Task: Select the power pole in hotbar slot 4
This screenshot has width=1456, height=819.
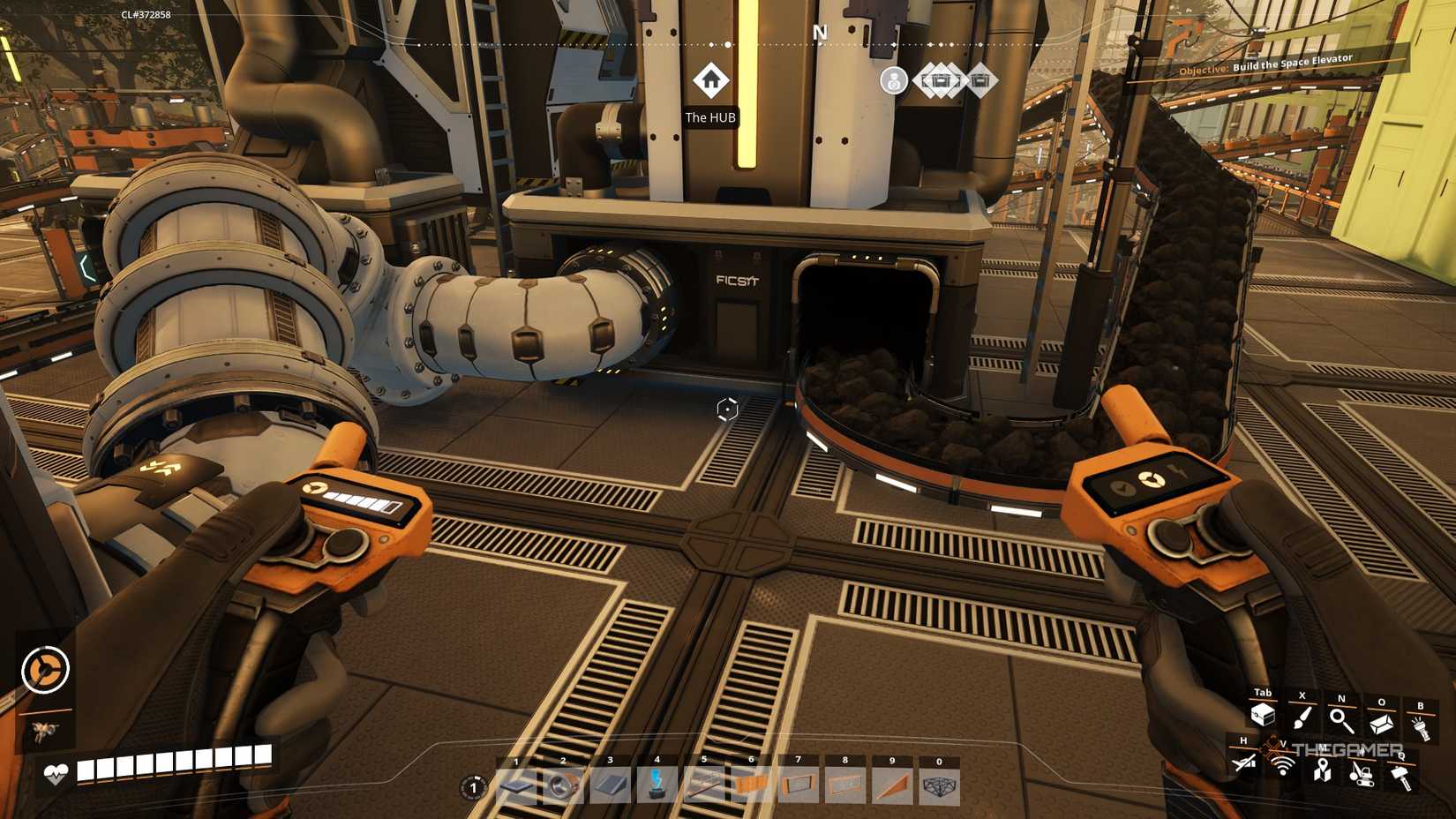Action: tap(657, 785)
